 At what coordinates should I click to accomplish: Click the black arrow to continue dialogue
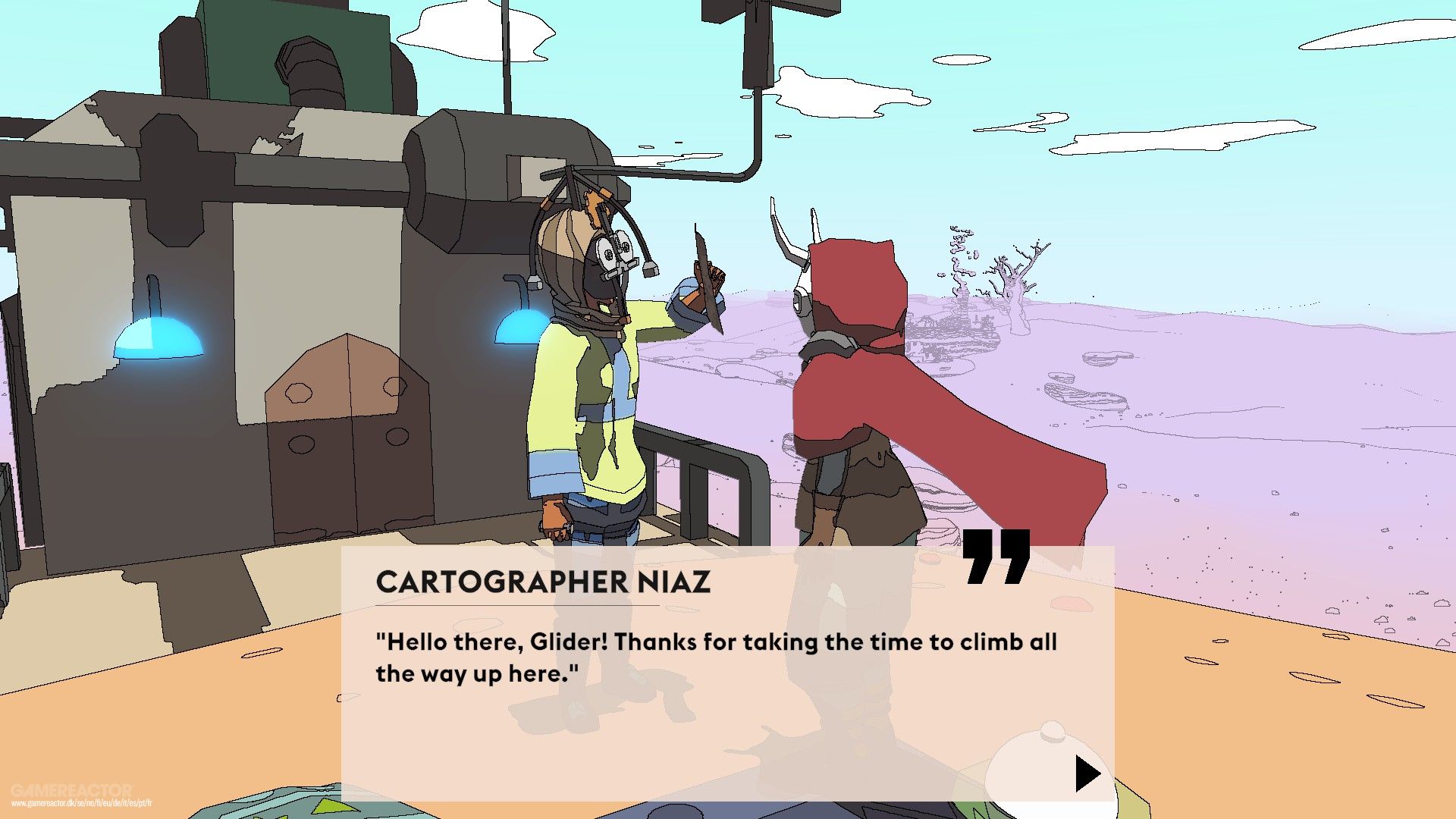coord(1087,774)
